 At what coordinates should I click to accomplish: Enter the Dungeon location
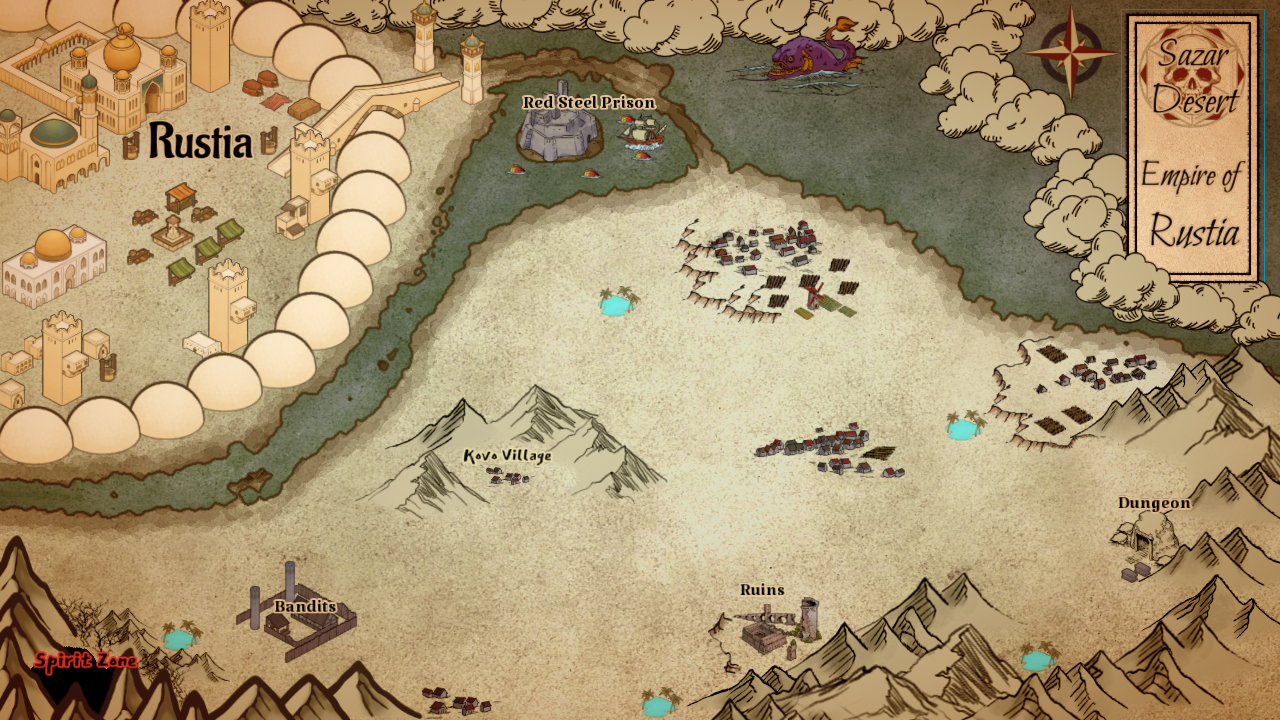[1154, 503]
